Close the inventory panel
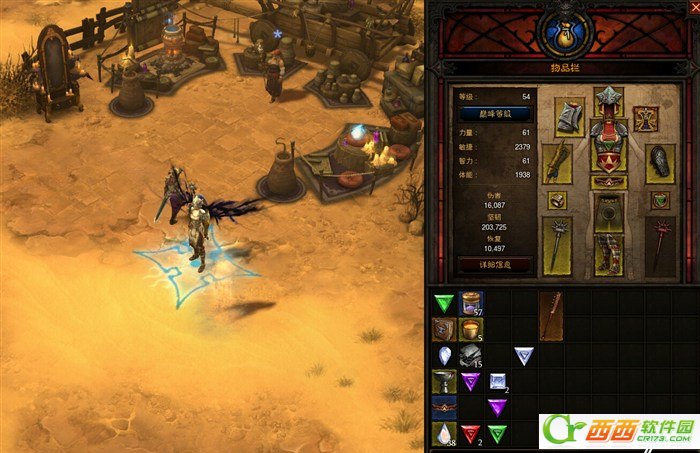 click(x=692, y=6)
